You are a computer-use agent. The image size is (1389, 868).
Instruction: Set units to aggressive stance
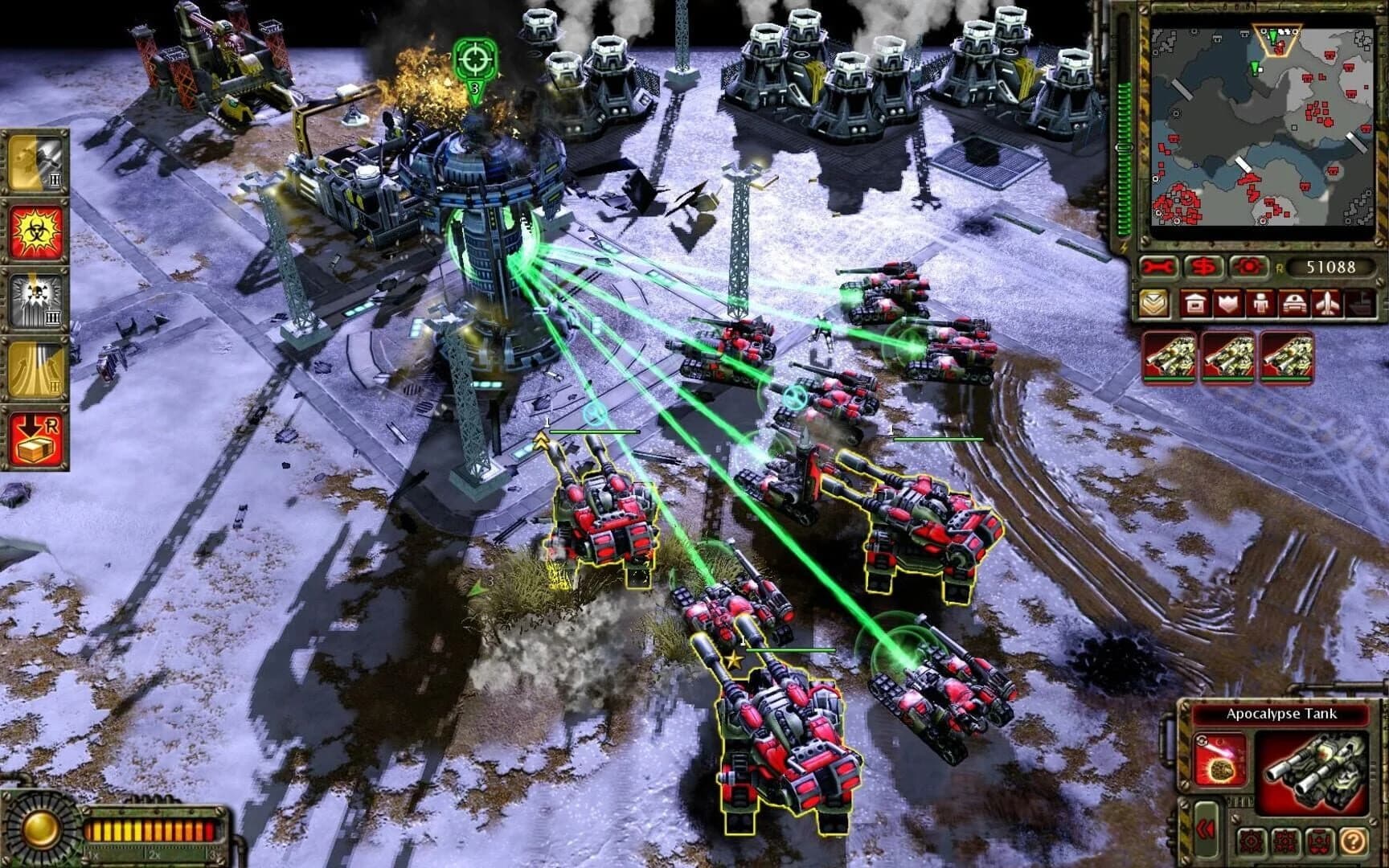point(1251,841)
